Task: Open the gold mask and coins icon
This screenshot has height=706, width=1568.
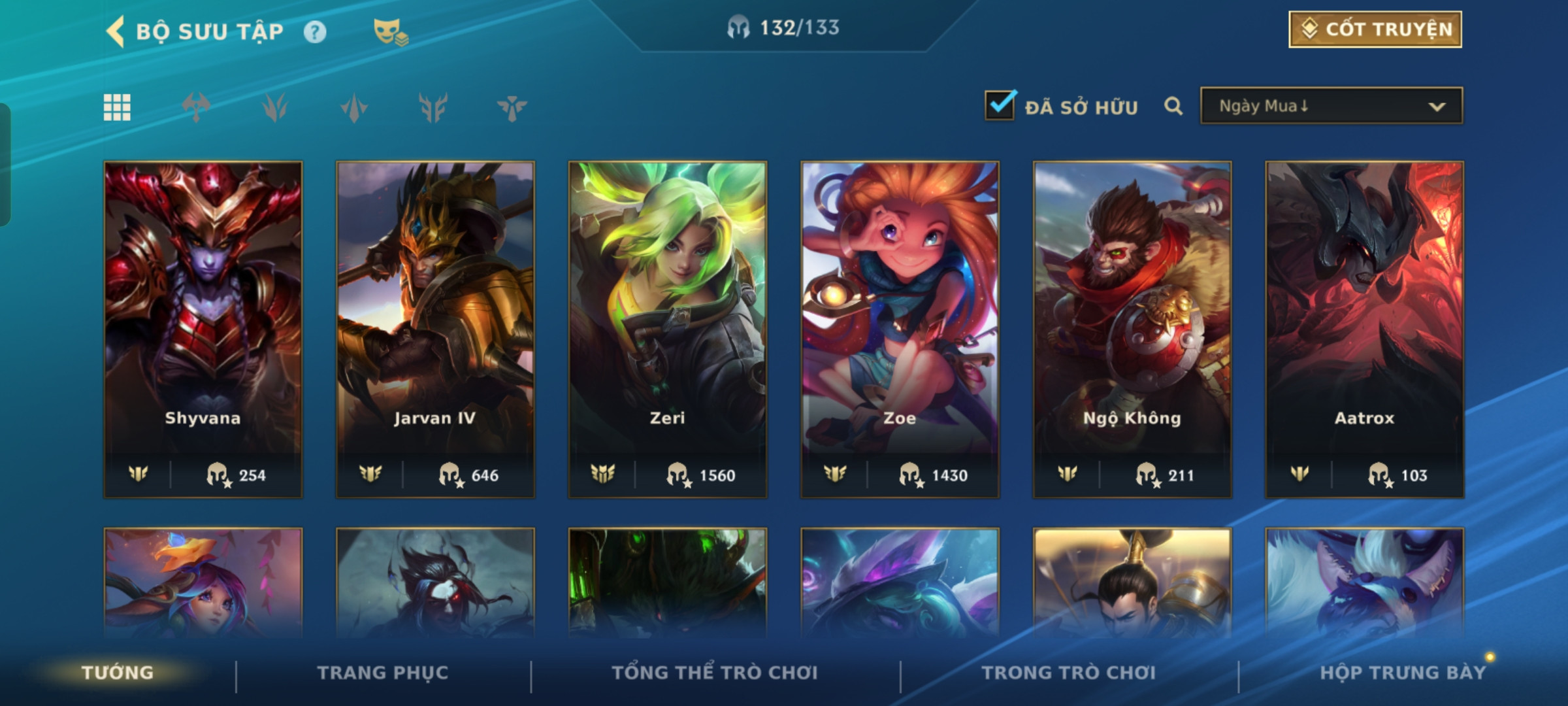Action: pyautogui.click(x=390, y=31)
